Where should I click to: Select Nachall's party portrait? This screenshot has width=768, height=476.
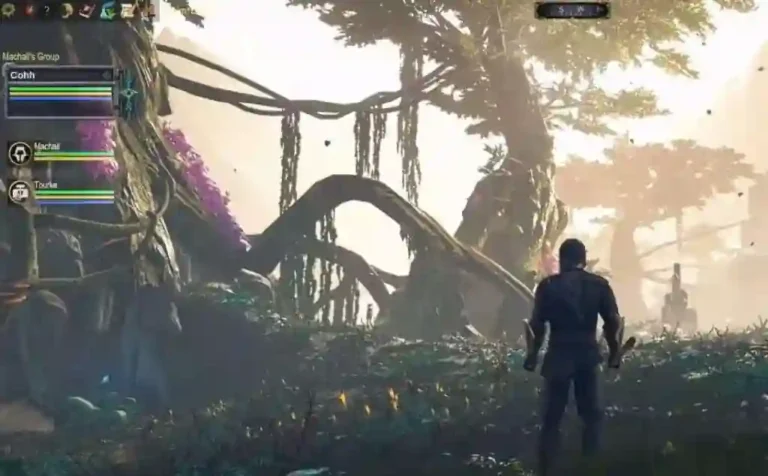click(x=19, y=153)
